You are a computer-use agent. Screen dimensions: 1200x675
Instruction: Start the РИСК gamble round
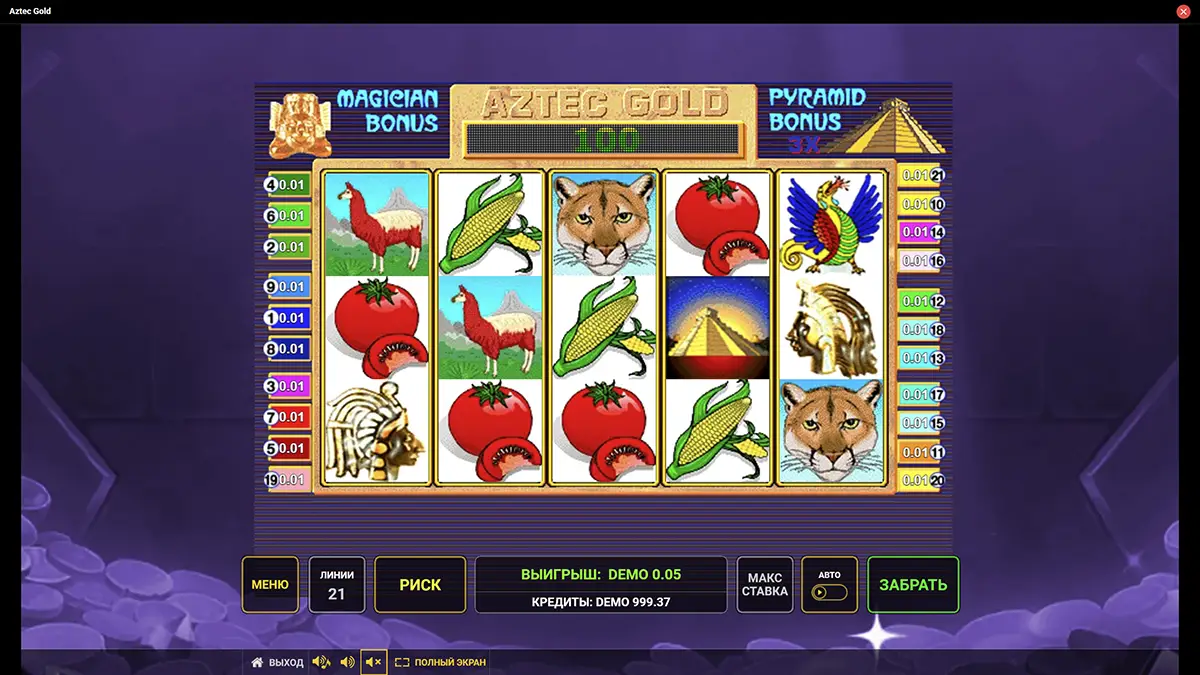click(420, 585)
